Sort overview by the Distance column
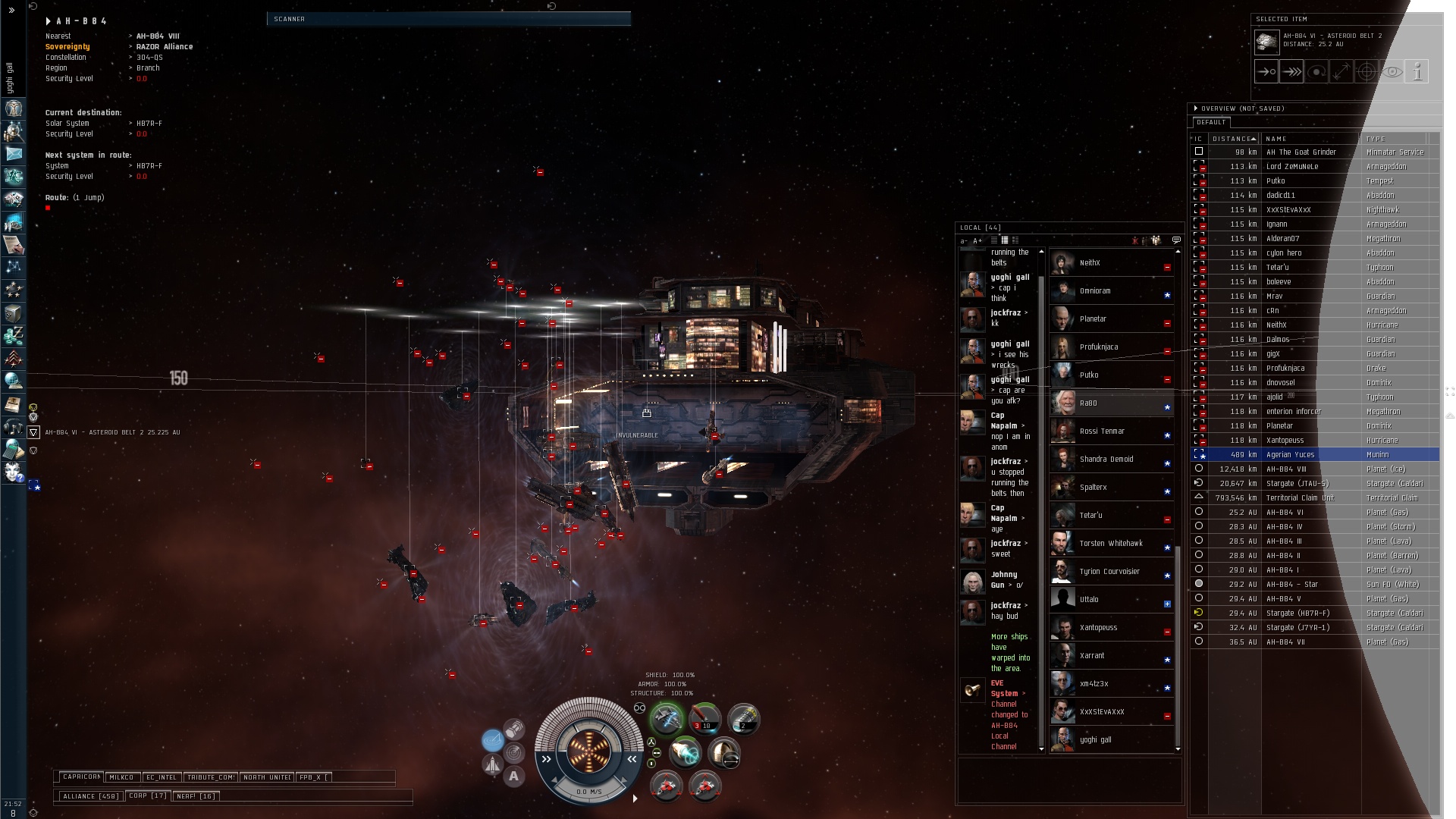 [x=1234, y=139]
